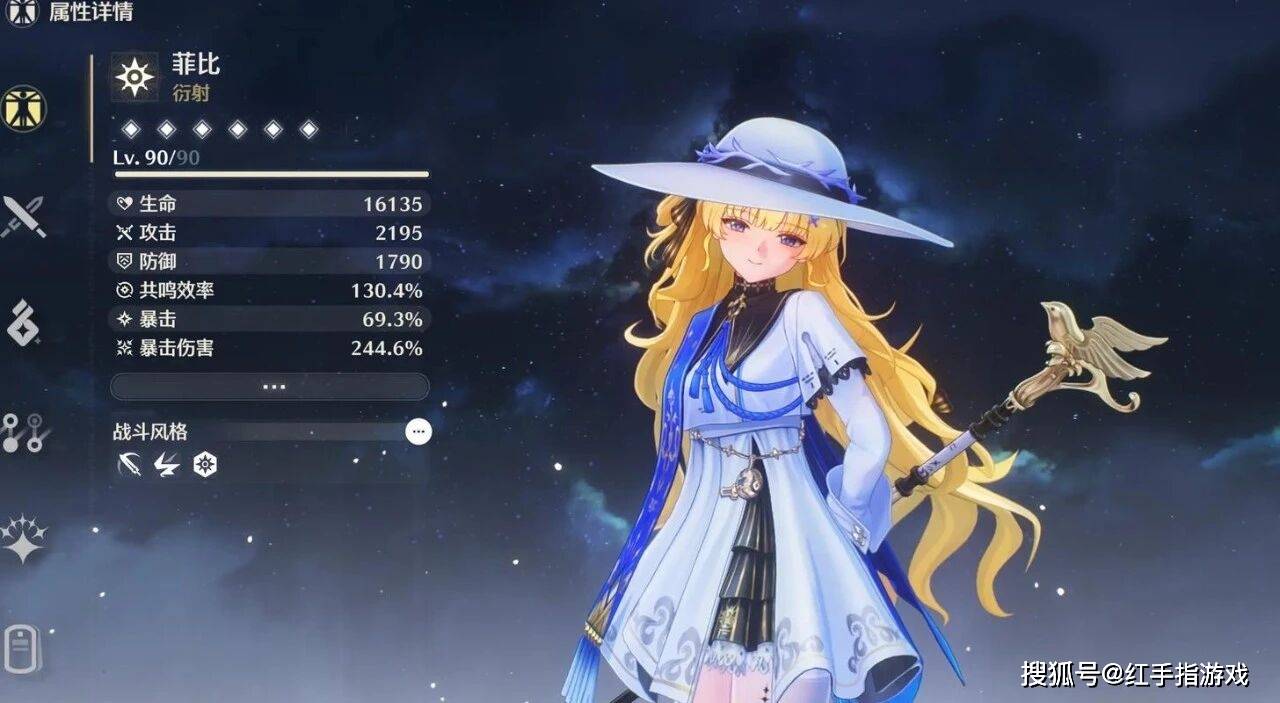Switch to the crossed swords weapon tab
The width and height of the screenshot is (1280, 703).
point(23,215)
